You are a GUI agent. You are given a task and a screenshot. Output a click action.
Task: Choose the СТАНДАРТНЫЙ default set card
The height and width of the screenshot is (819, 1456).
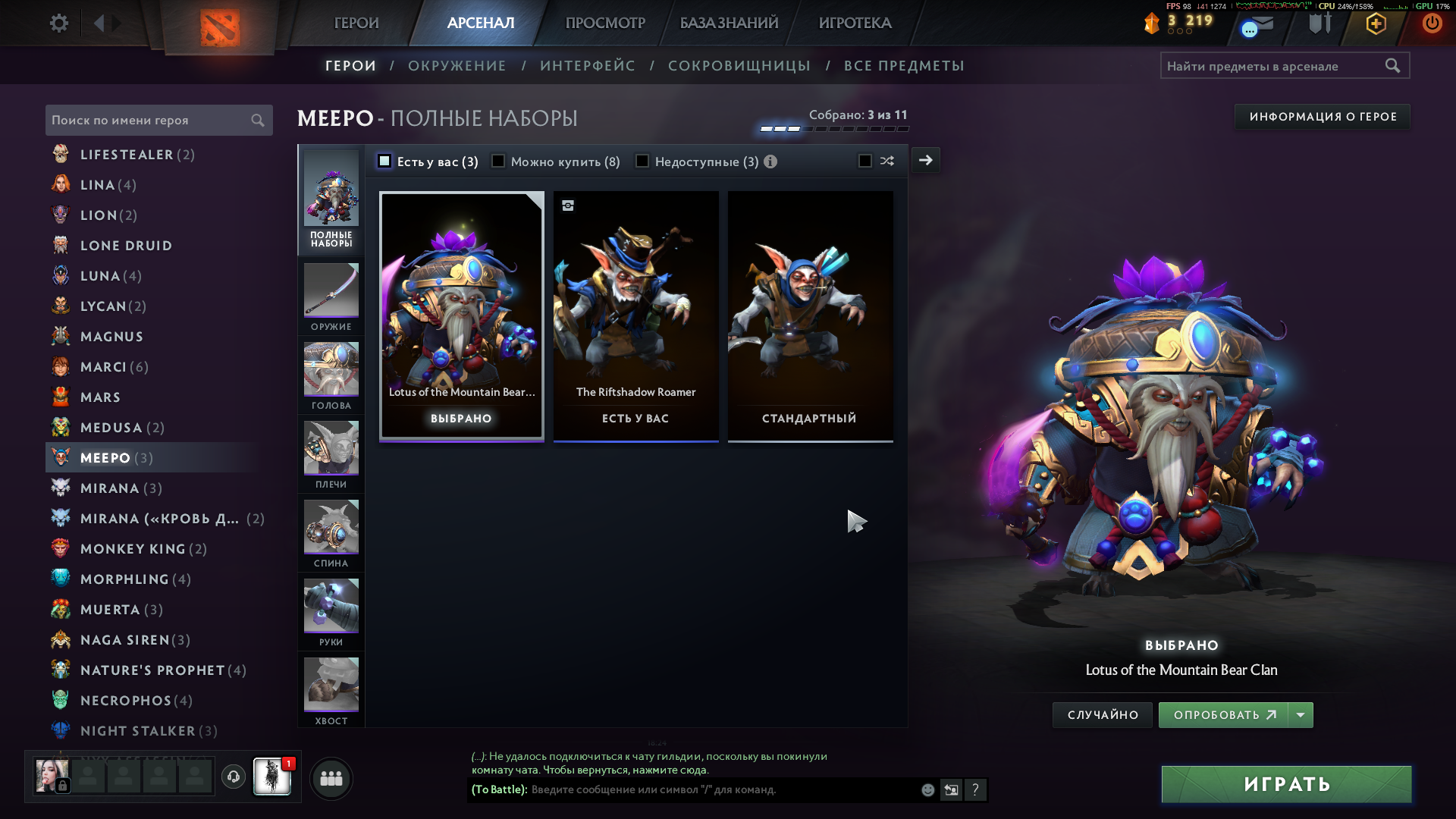810,315
